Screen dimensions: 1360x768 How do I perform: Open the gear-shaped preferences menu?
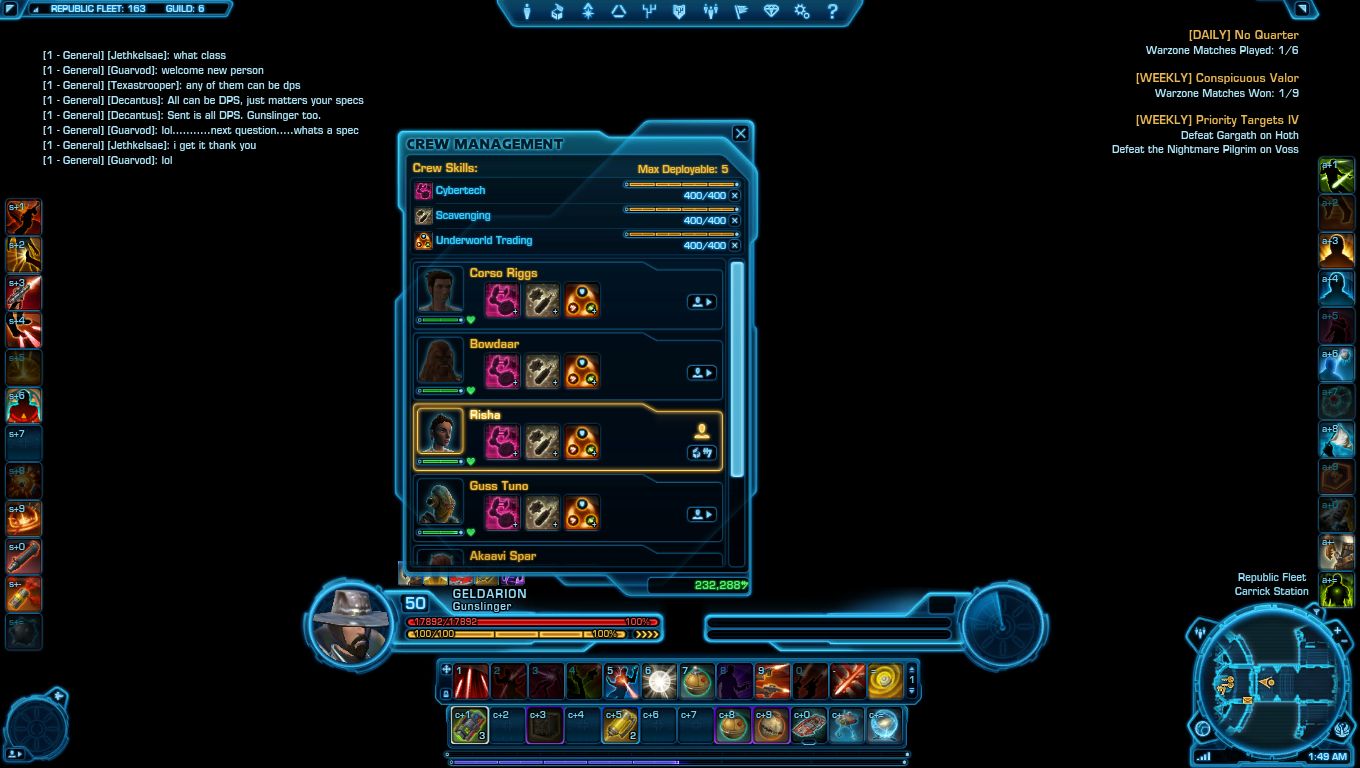(801, 12)
